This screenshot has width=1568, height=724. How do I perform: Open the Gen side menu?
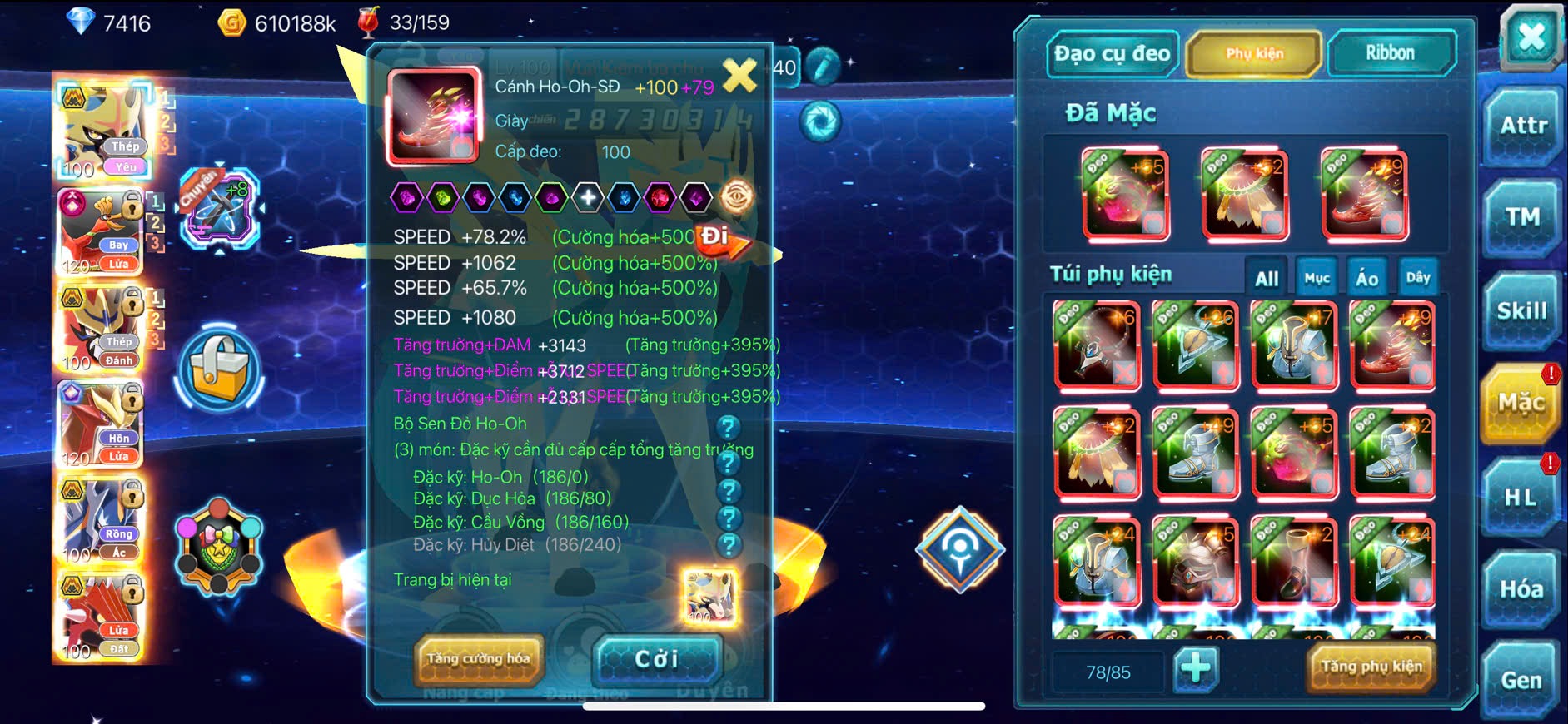[1521, 681]
